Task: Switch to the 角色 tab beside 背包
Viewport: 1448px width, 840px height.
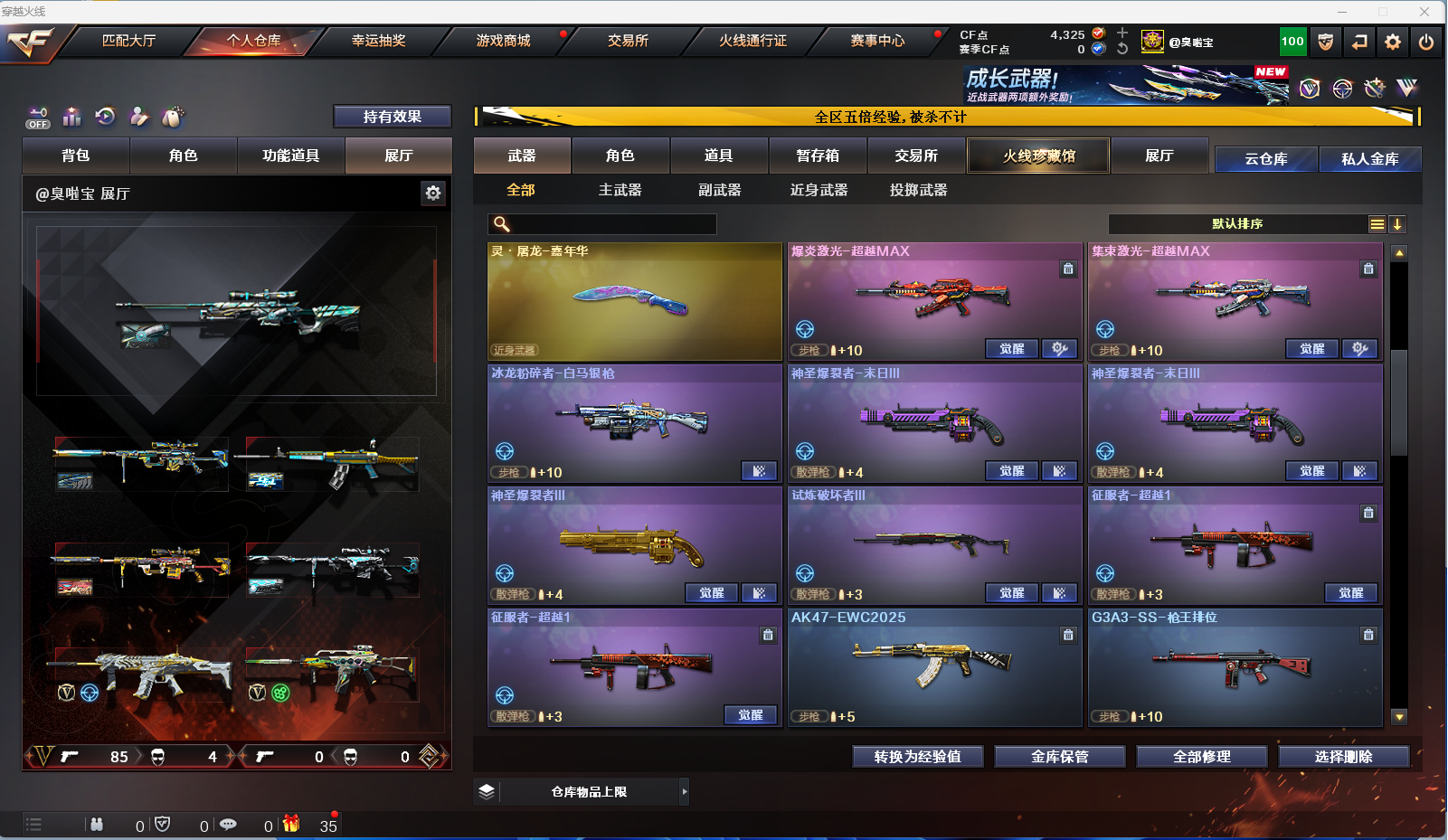Action: pos(183,156)
